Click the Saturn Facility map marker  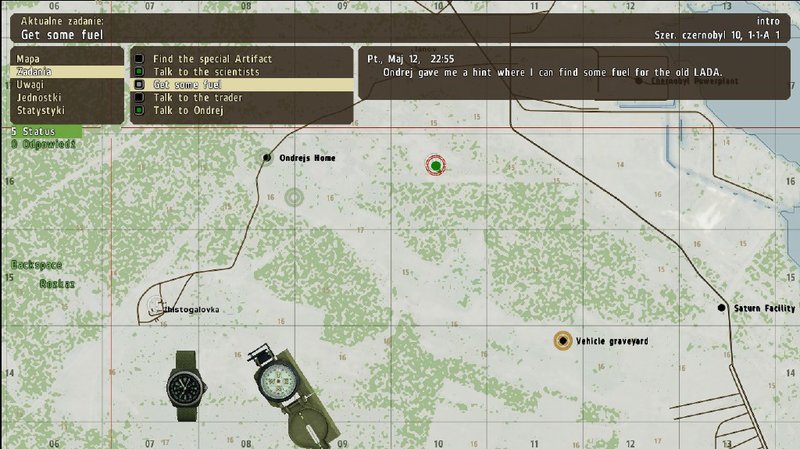[722, 308]
